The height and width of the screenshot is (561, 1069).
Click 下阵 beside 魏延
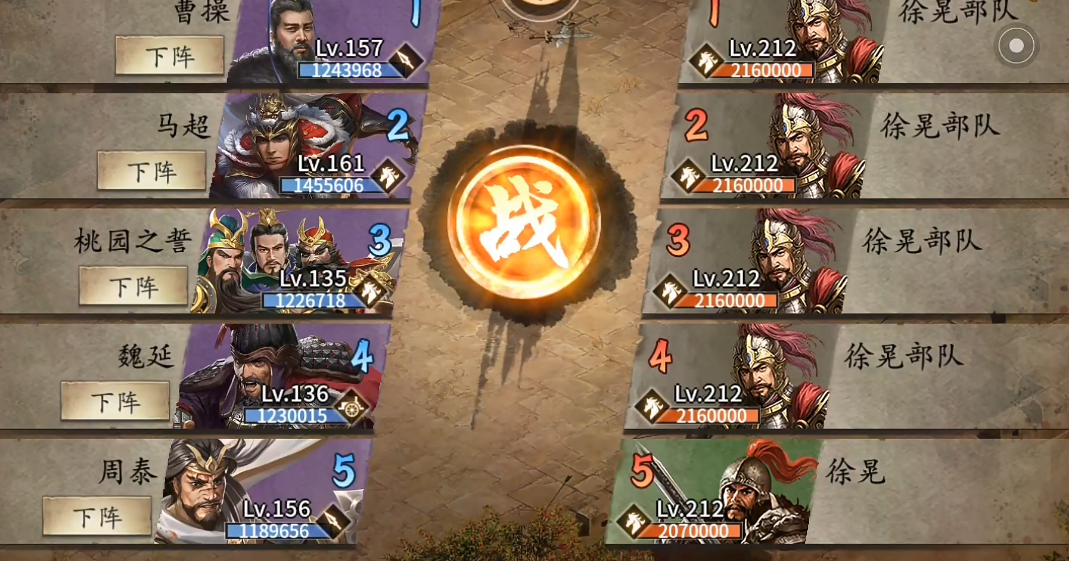click(x=115, y=401)
